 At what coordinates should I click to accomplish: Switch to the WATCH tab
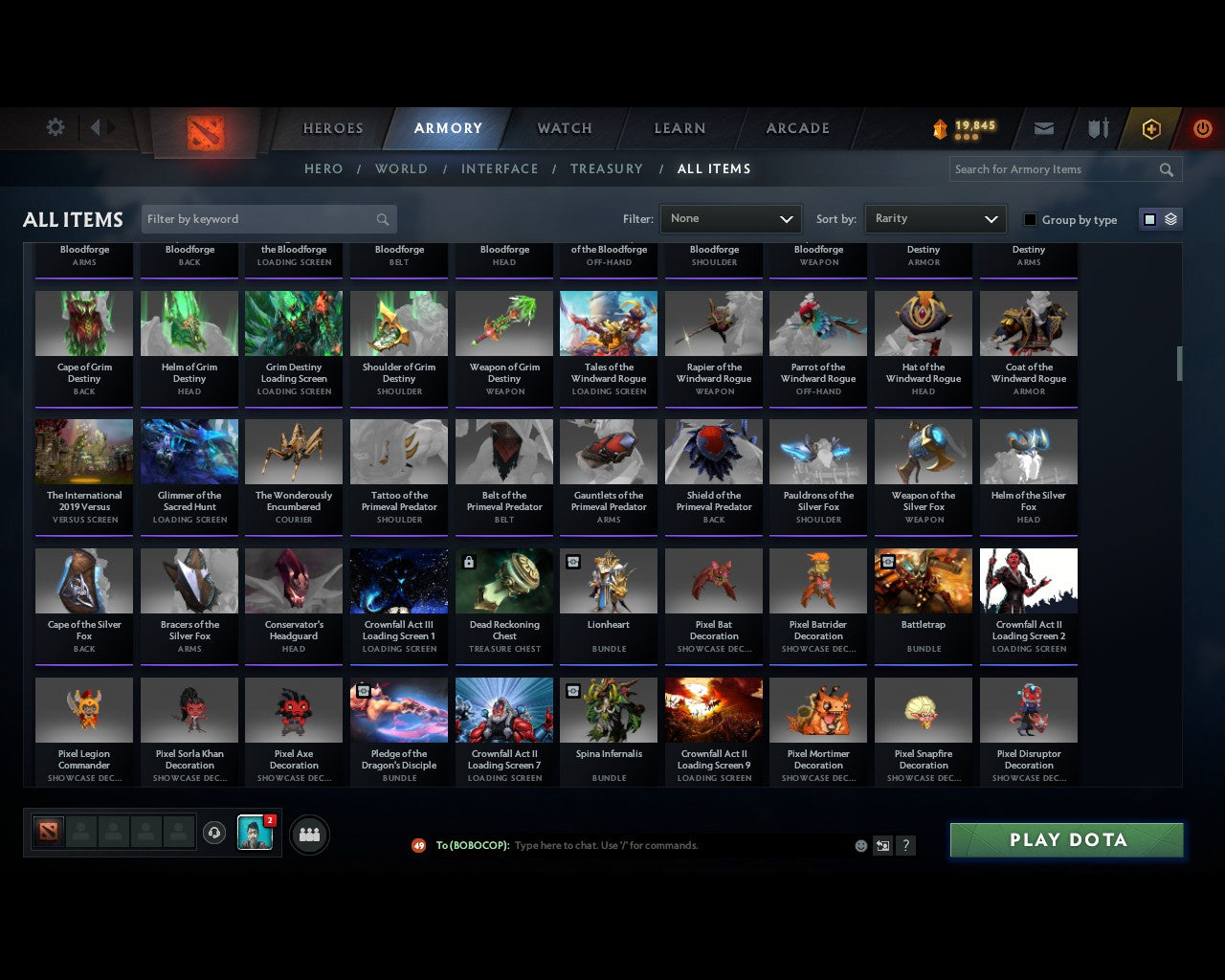[564, 127]
